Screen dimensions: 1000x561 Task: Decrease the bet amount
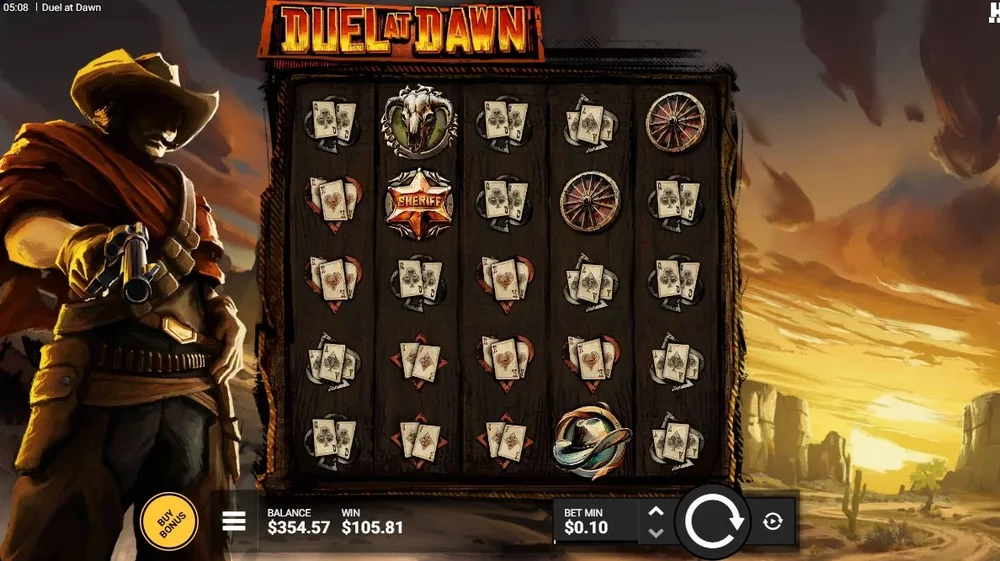(x=656, y=532)
